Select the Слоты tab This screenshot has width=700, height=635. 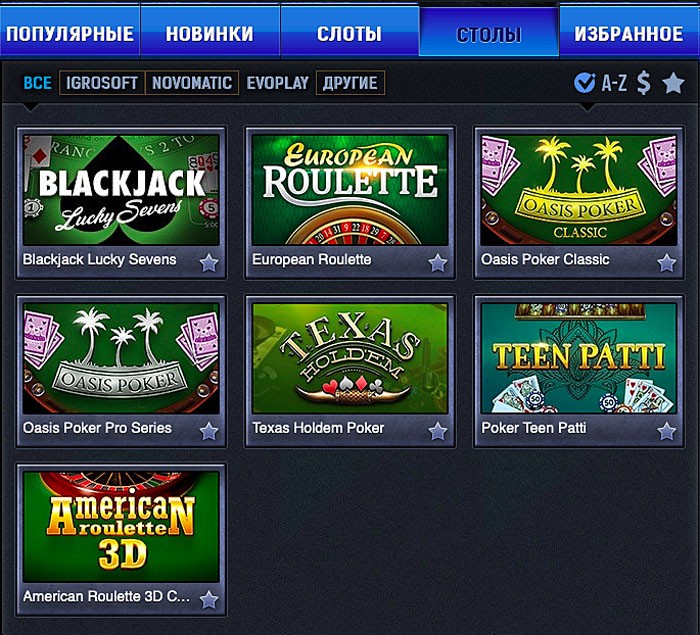pos(349,34)
